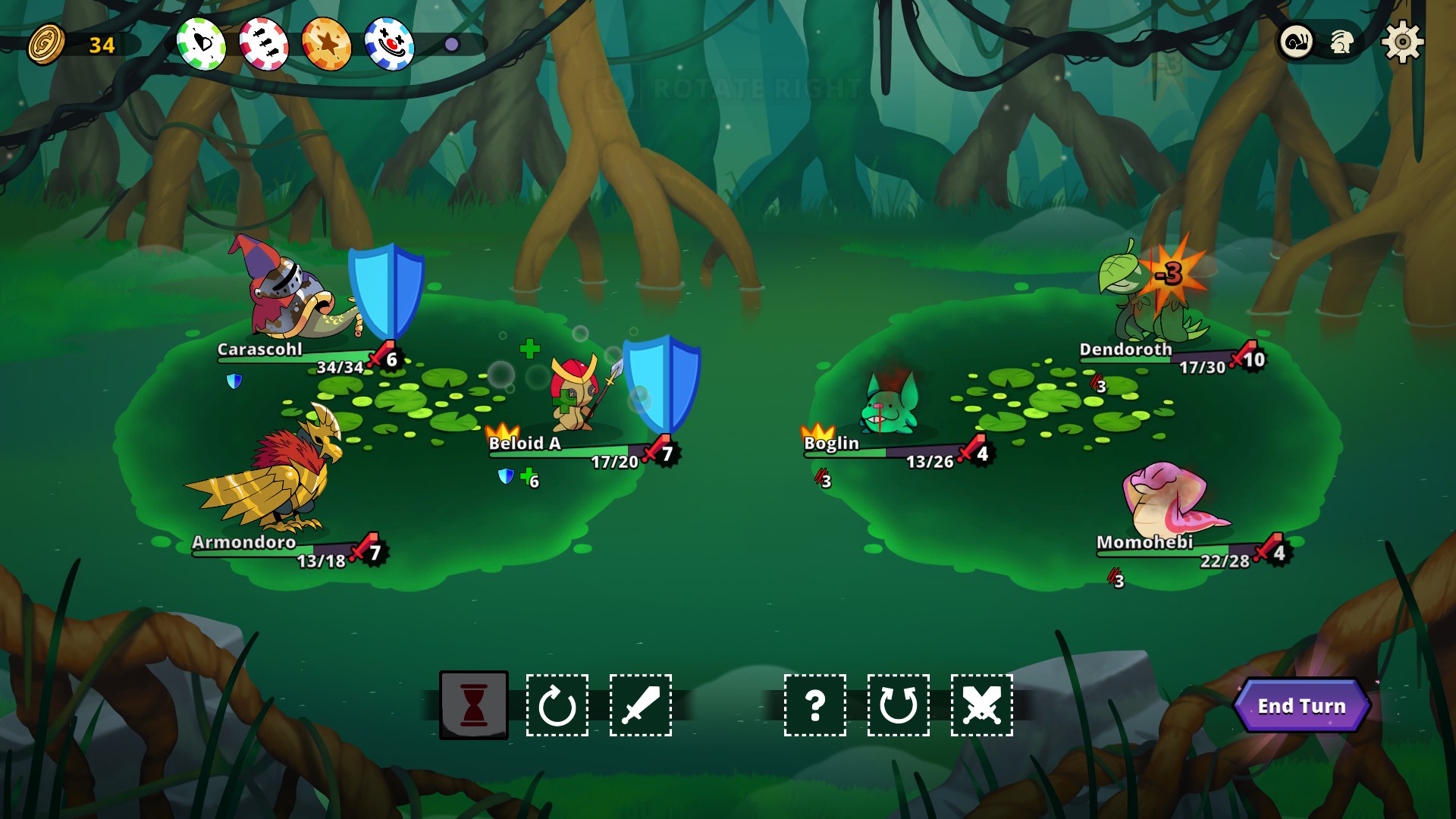Select the Beloid A unit
Screen dimensions: 1456x819
578,396
